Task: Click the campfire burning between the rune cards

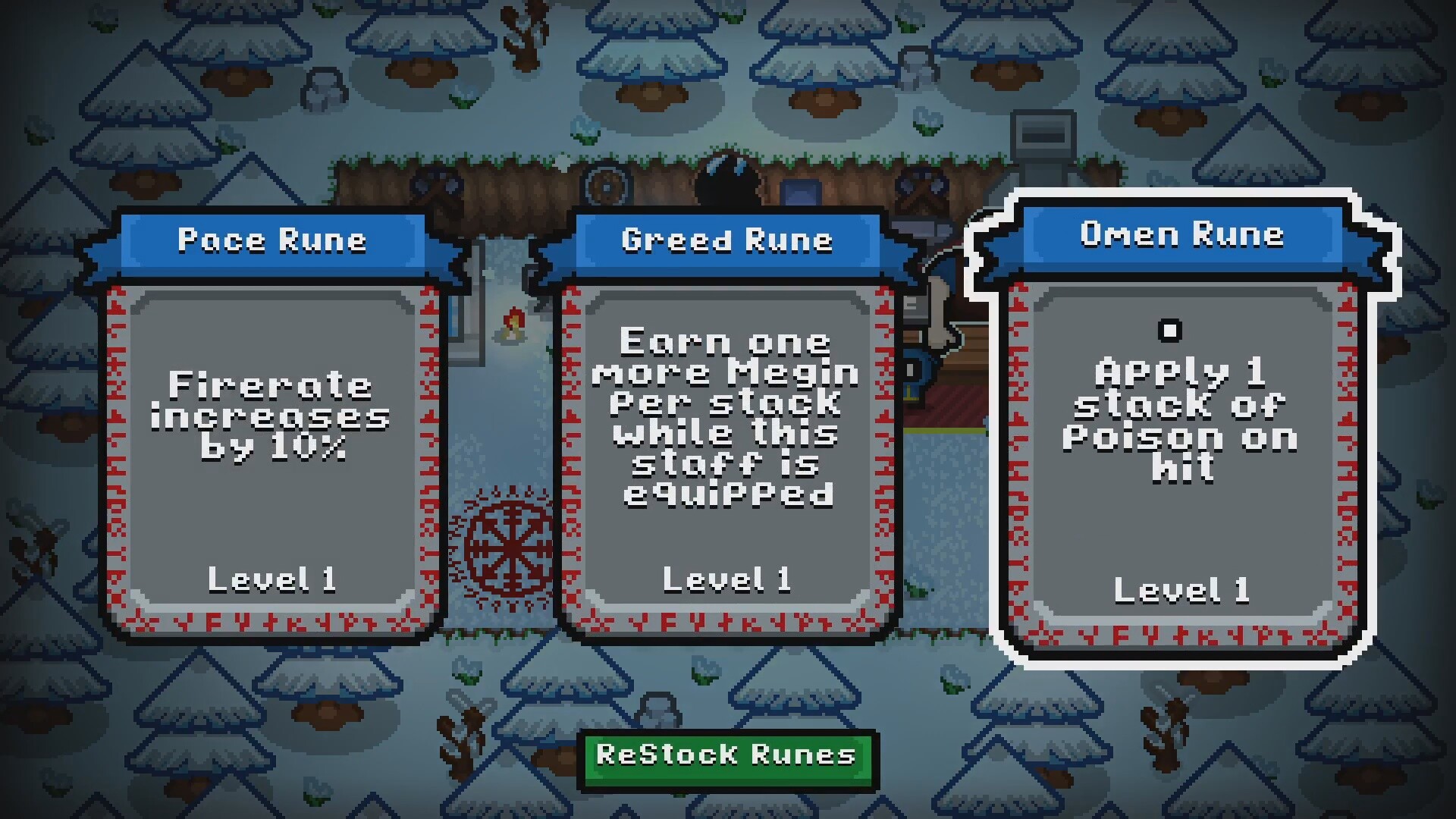Action: pos(514,322)
